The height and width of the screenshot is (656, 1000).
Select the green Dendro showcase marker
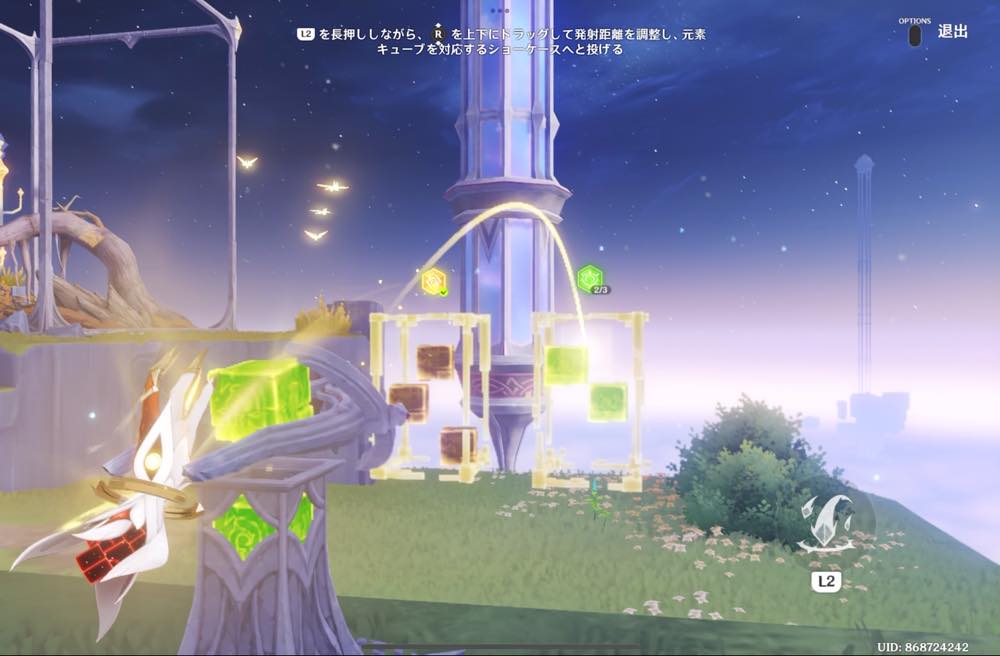[590, 277]
